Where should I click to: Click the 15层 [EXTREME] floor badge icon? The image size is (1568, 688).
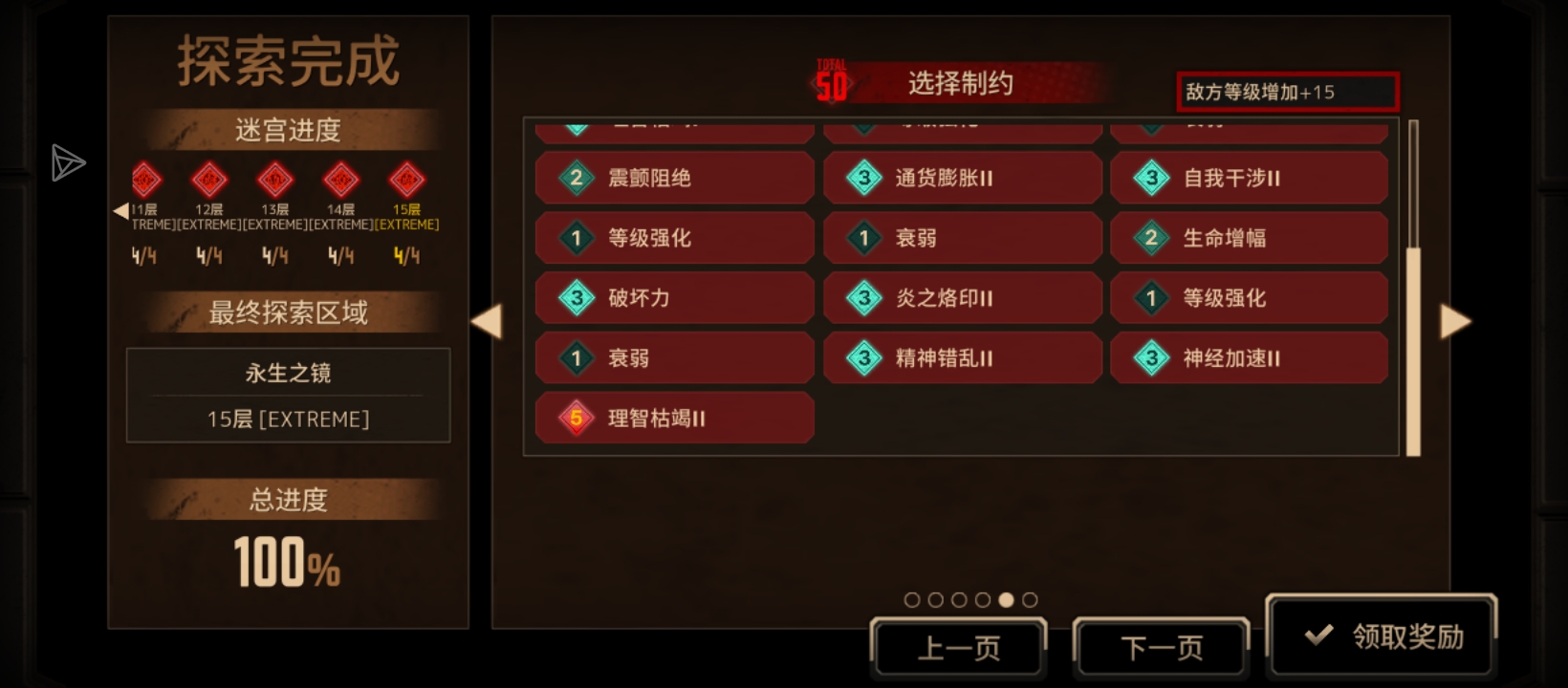coord(405,181)
